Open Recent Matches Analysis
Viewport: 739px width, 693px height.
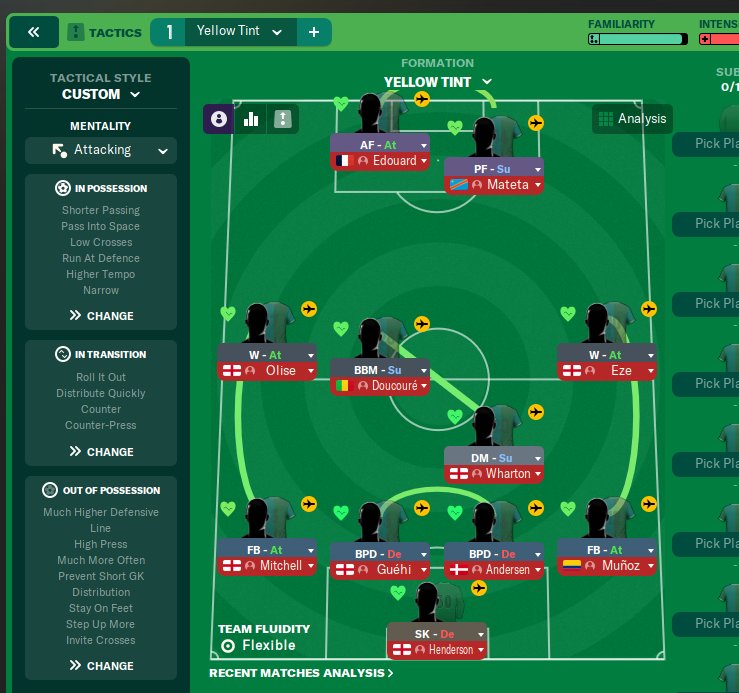coord(301,673)
